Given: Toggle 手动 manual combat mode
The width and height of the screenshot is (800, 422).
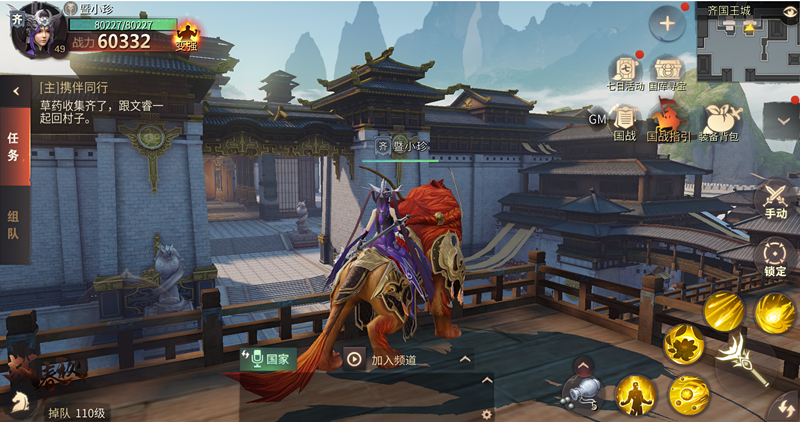Looking at the screenshot, I should pyautogui.click(x=775, y=198).
